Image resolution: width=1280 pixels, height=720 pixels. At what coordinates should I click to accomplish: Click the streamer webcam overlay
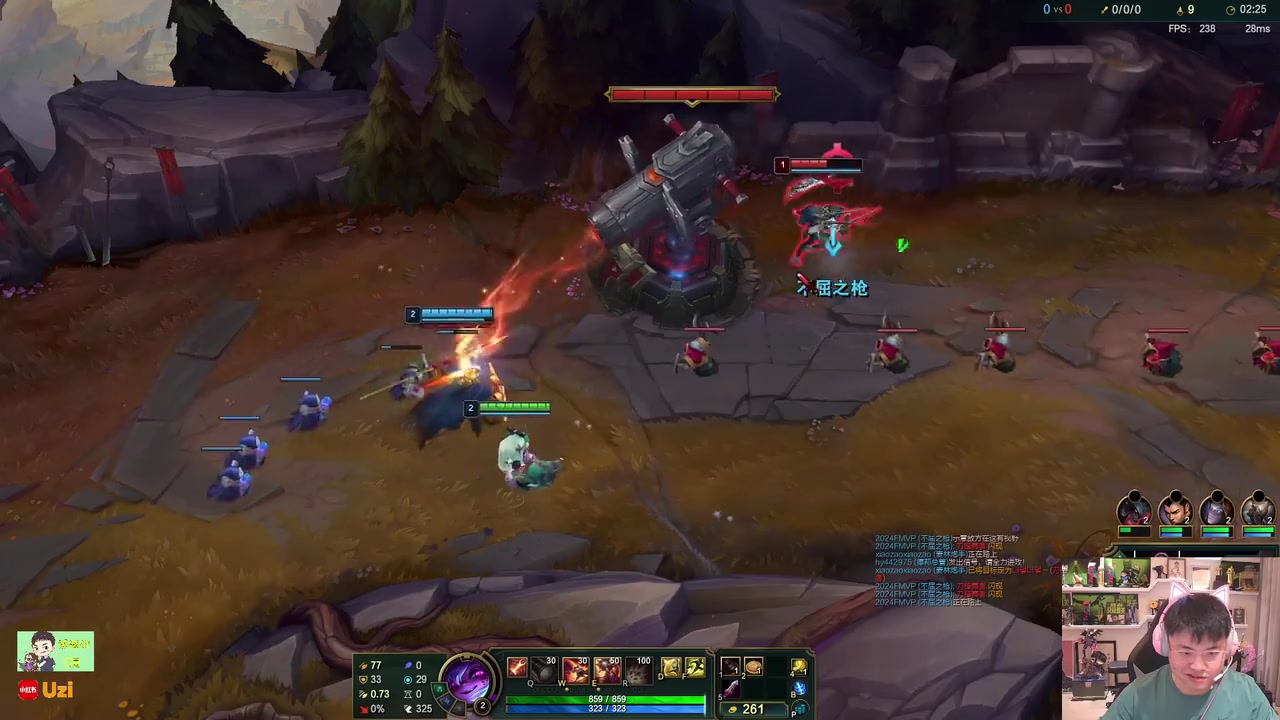[1170, 640]
